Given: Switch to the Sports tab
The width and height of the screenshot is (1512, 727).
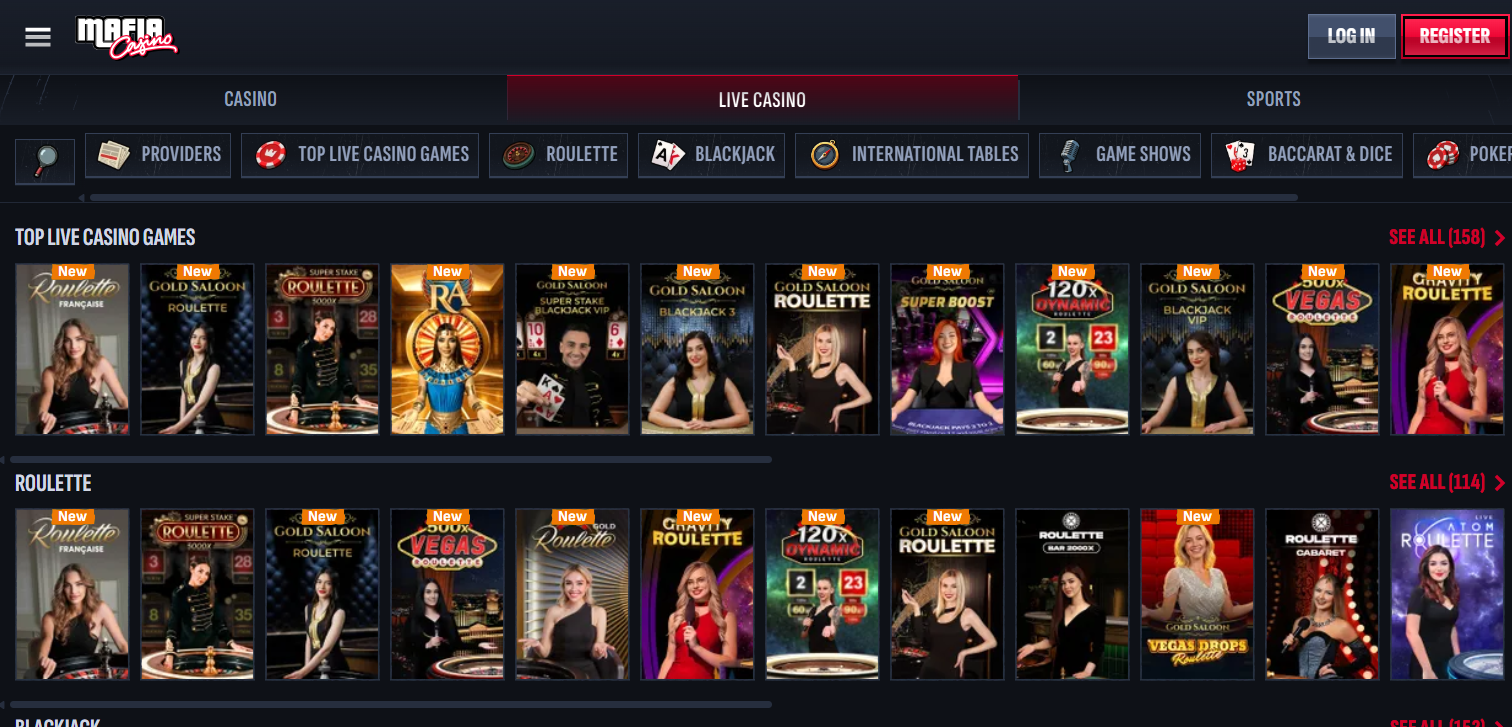Looking at the screenshot, I should (x=1273, y=98).
